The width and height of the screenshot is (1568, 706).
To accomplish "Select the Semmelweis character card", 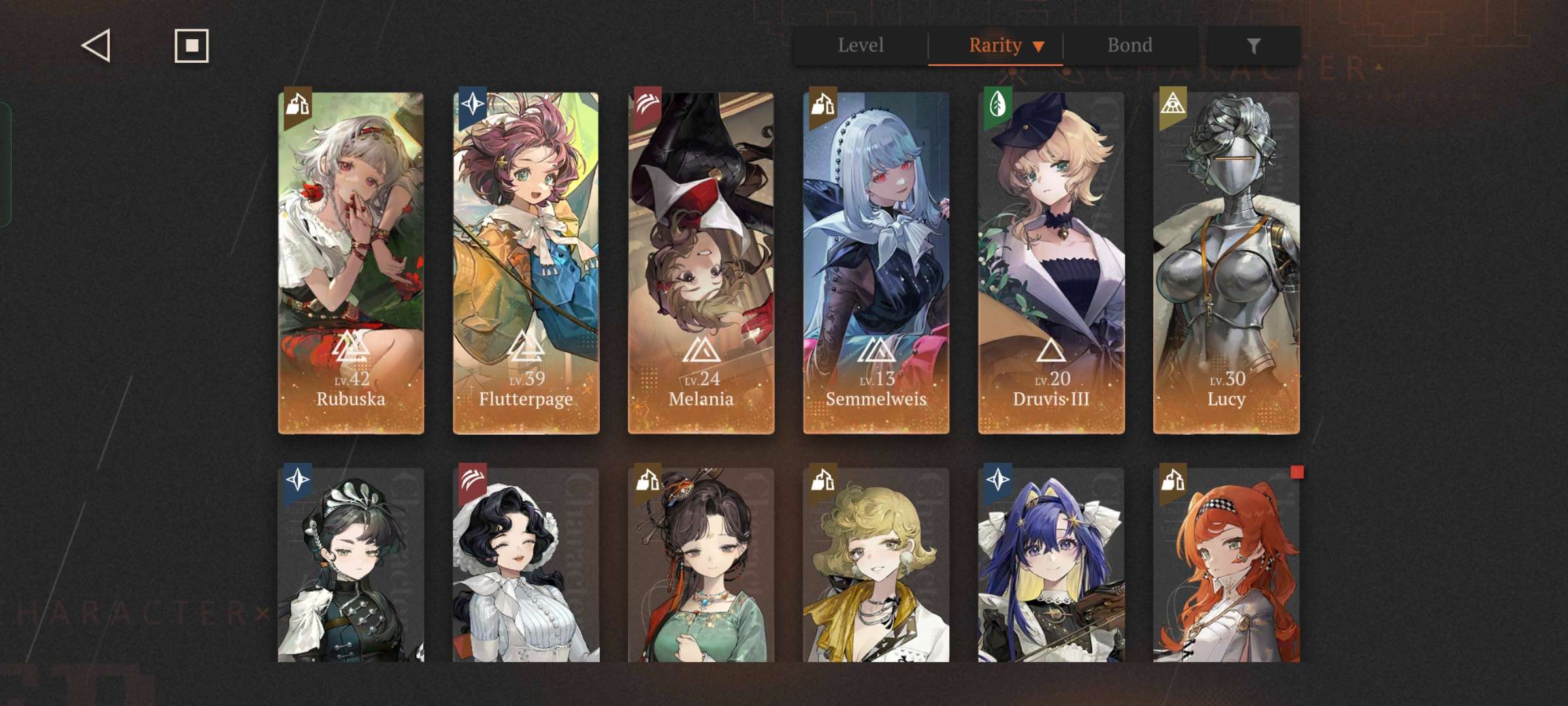I will coord(876,263).
